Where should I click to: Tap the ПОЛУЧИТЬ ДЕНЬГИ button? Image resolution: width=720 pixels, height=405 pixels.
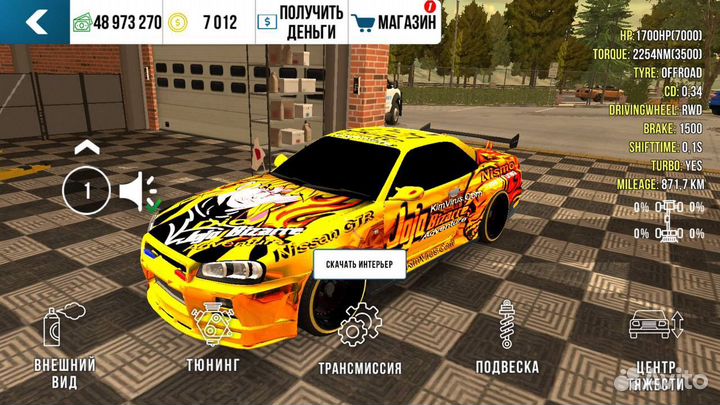(300, 21)
